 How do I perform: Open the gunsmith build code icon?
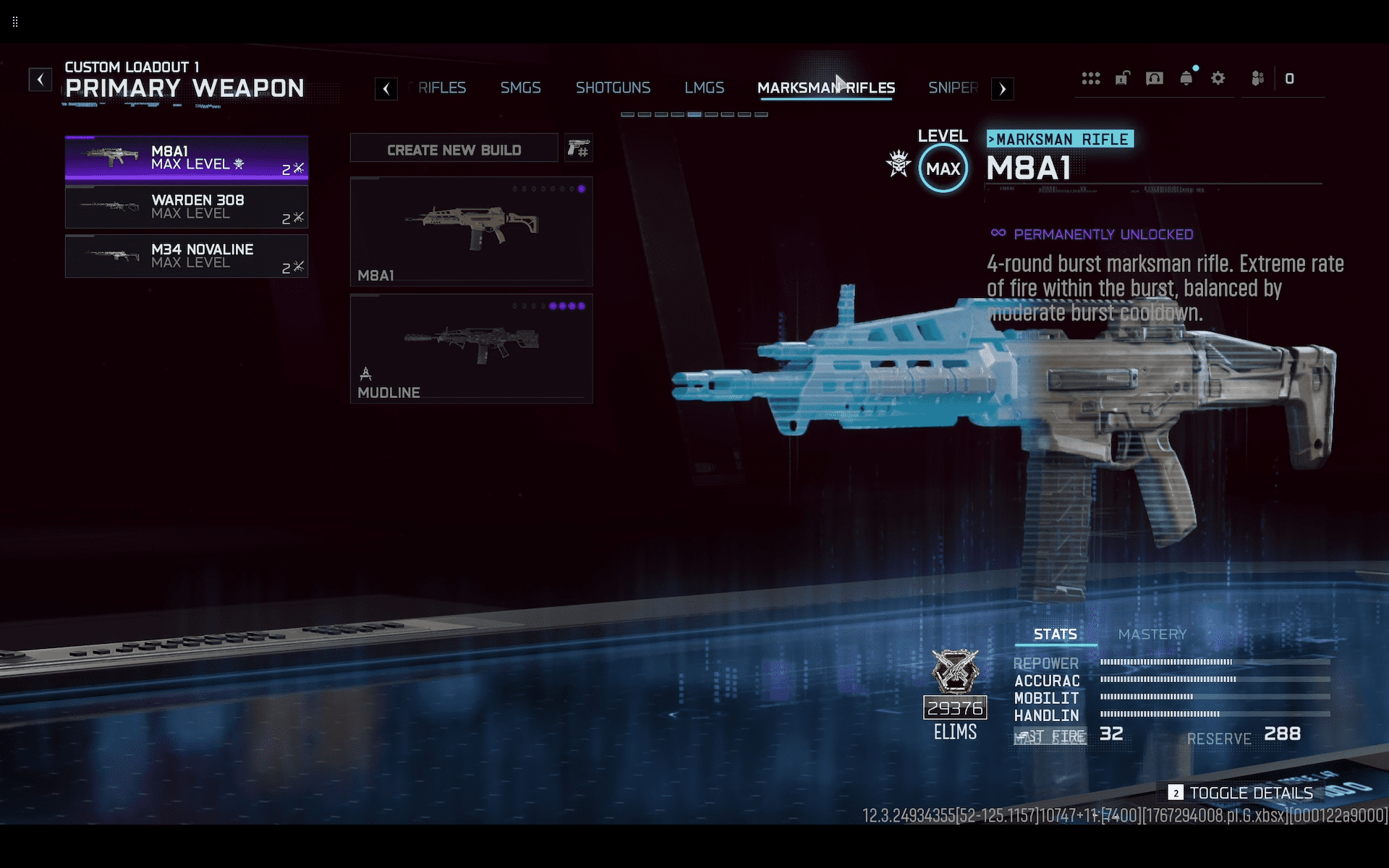click(578, 149)
